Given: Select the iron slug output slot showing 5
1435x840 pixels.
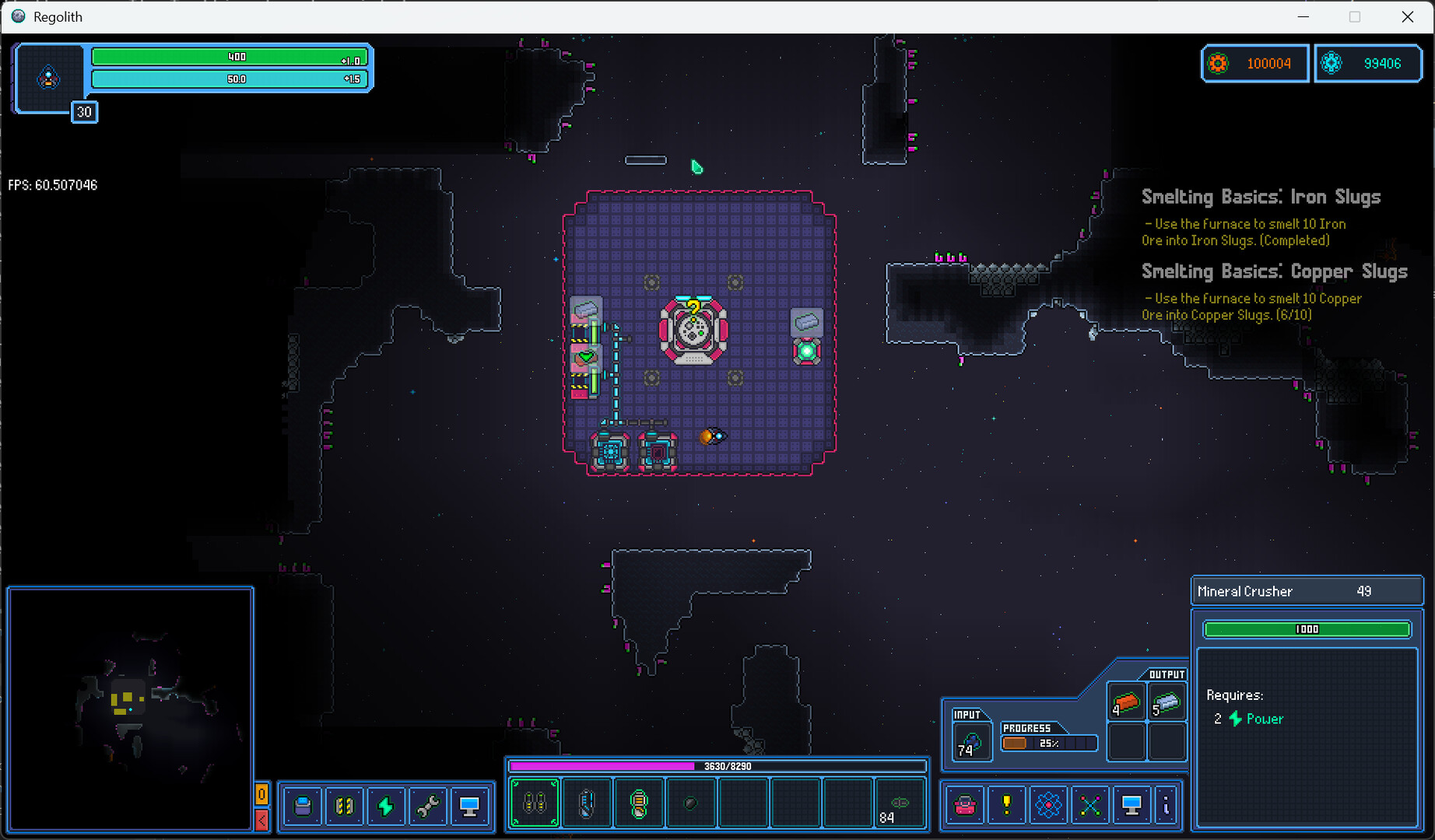Looking at the screenshot, I should (x=1167, y=702).
